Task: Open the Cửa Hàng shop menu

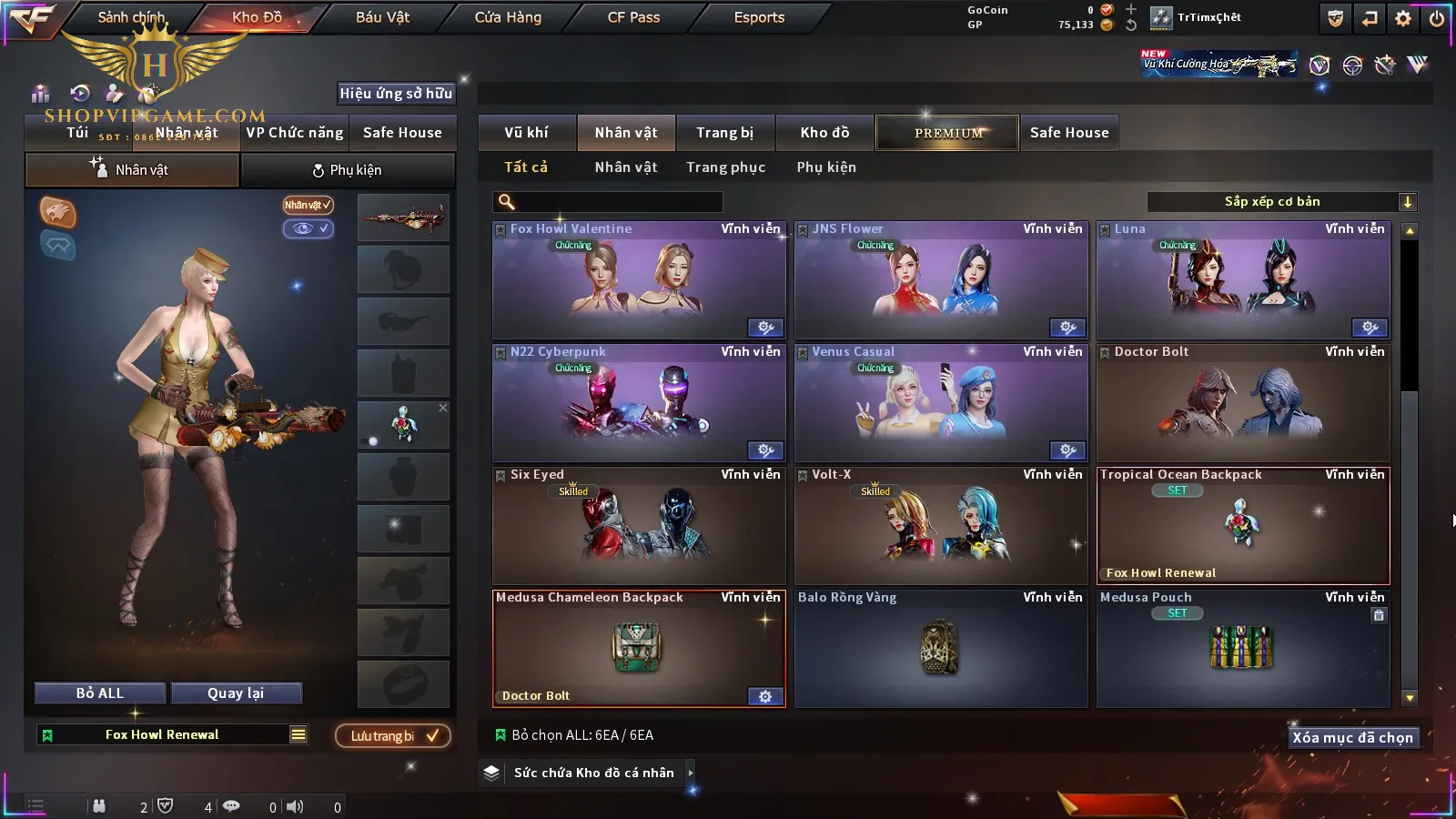Action: click(x=508, y=17)
